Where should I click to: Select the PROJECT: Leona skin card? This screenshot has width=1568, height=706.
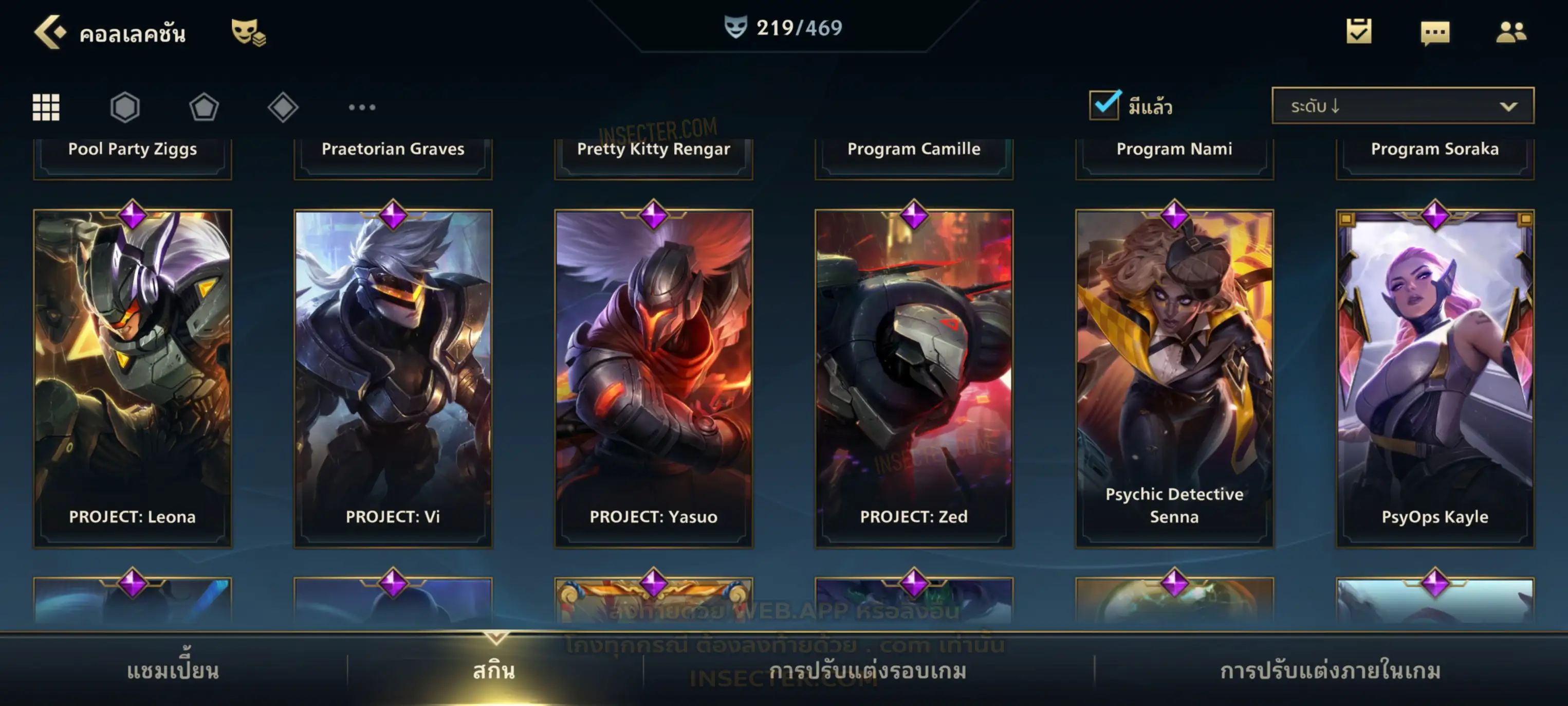132,377
